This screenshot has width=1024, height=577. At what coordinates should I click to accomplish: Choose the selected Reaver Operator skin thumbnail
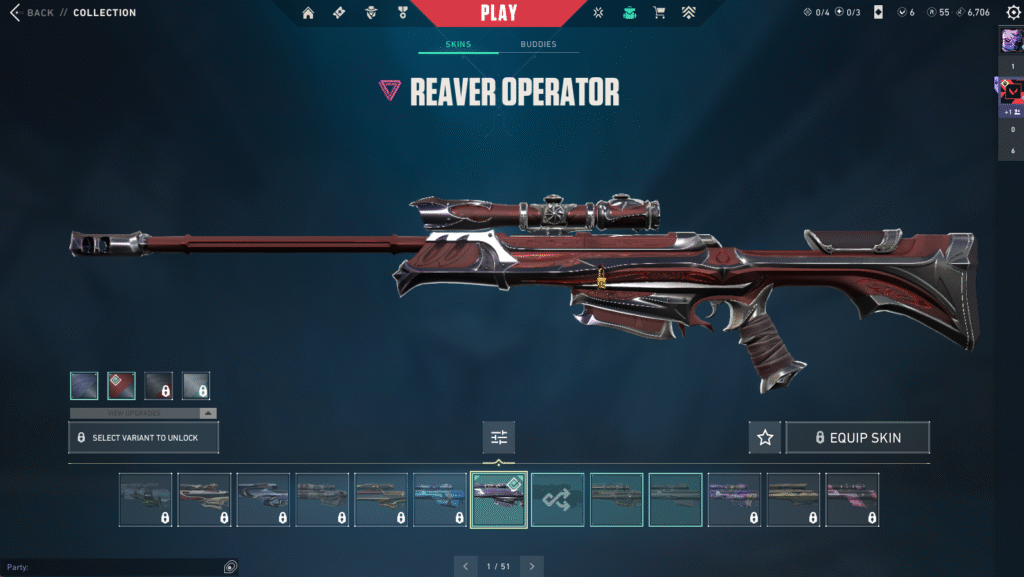[499, 499]
